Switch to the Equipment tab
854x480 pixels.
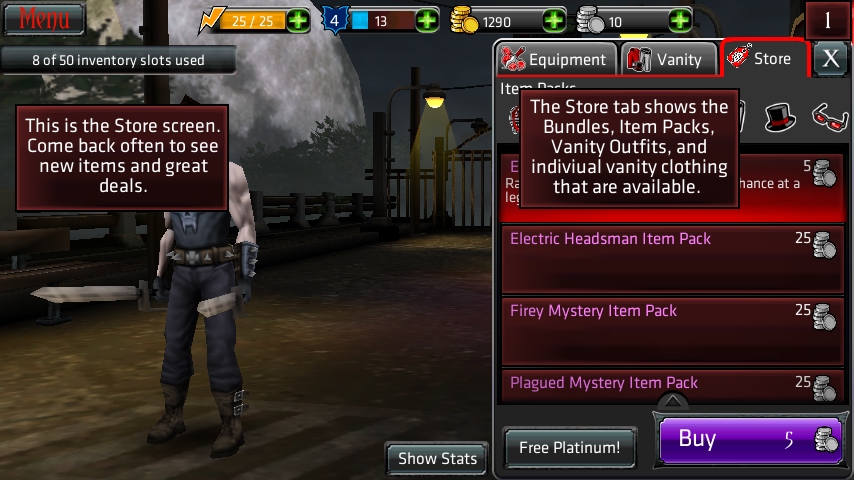556,59
